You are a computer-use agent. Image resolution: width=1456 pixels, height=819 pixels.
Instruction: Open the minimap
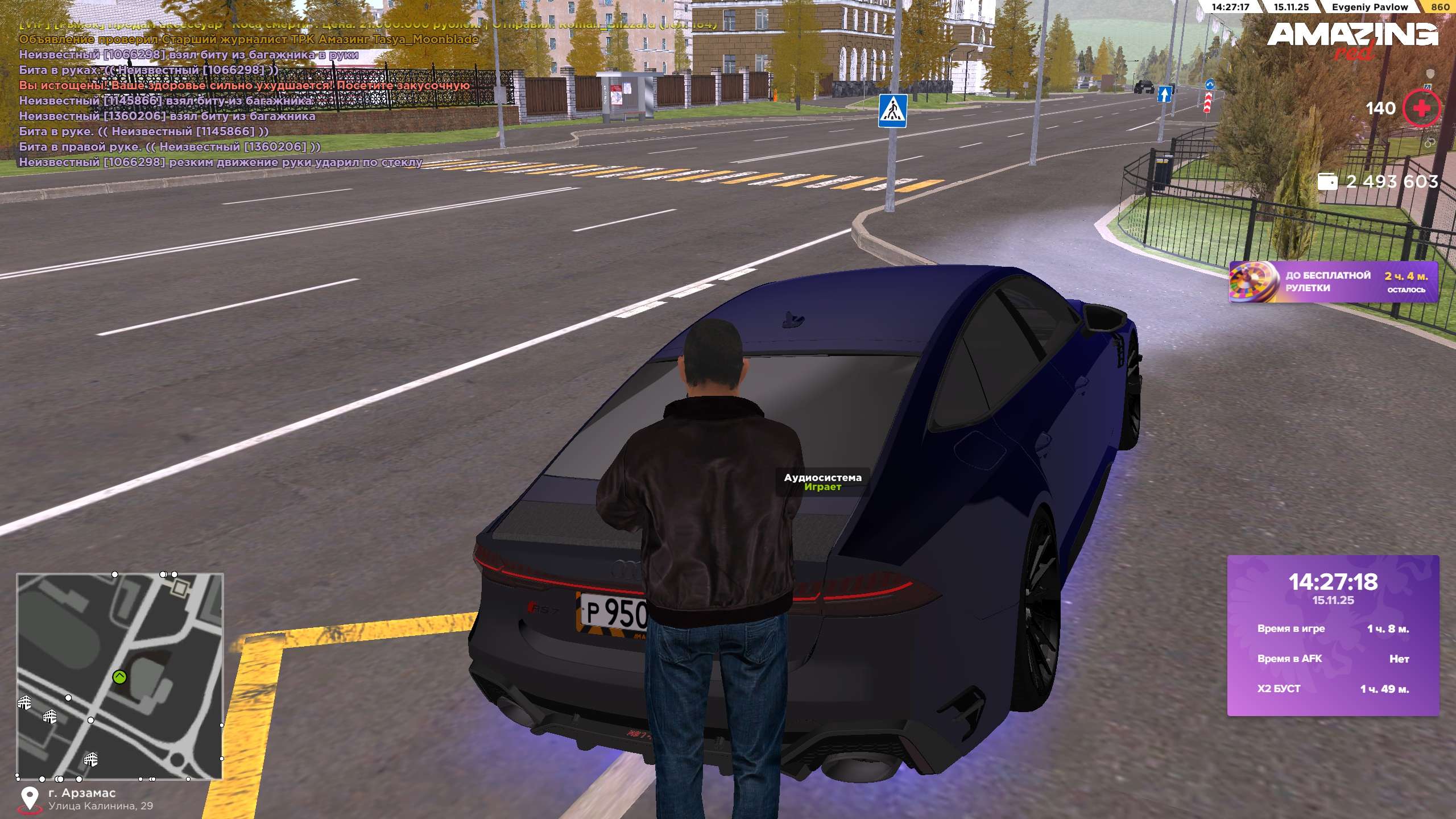119,676
